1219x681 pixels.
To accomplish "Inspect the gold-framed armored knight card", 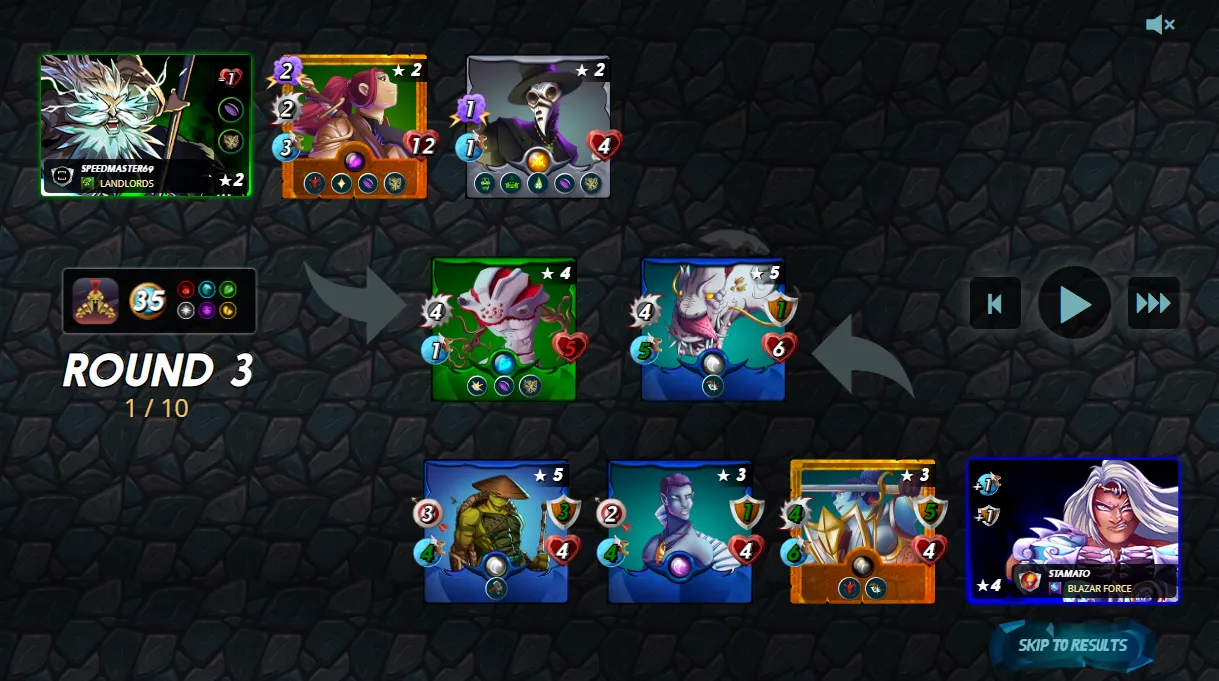I will click(x=862, y=531).
